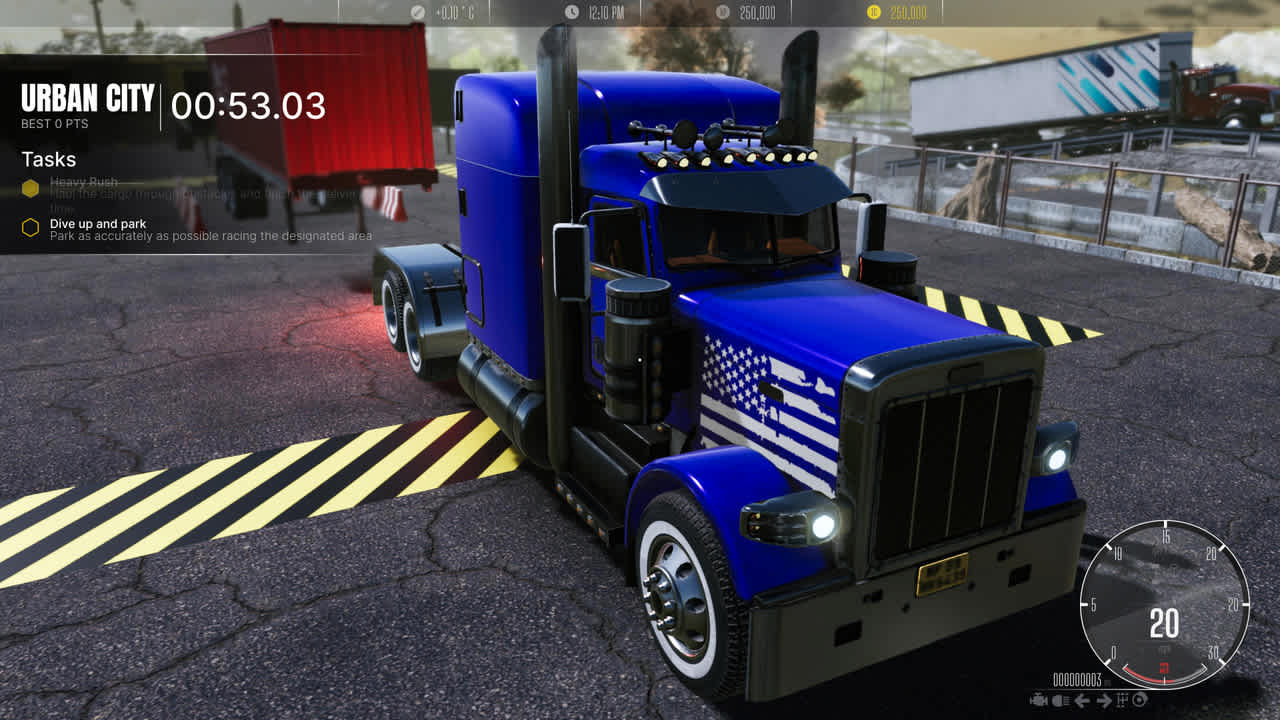The image size is (1280, 720).
Task: Expand the Heavy Rush task description
Action: [86, 182]
